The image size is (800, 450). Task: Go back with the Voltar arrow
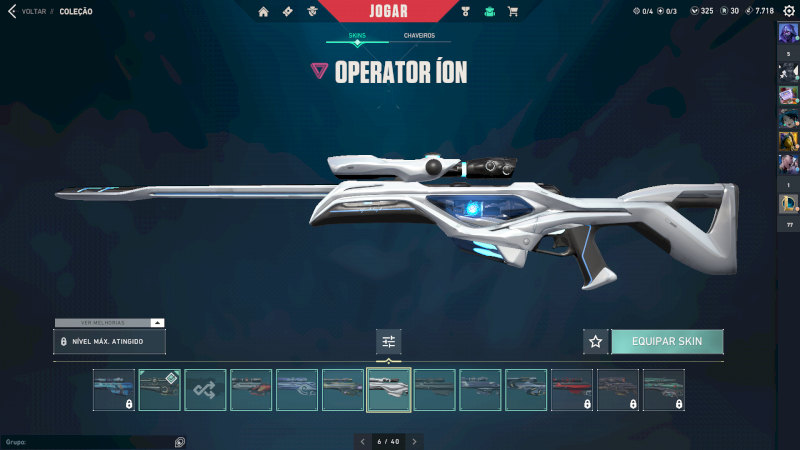pos(12,11)
